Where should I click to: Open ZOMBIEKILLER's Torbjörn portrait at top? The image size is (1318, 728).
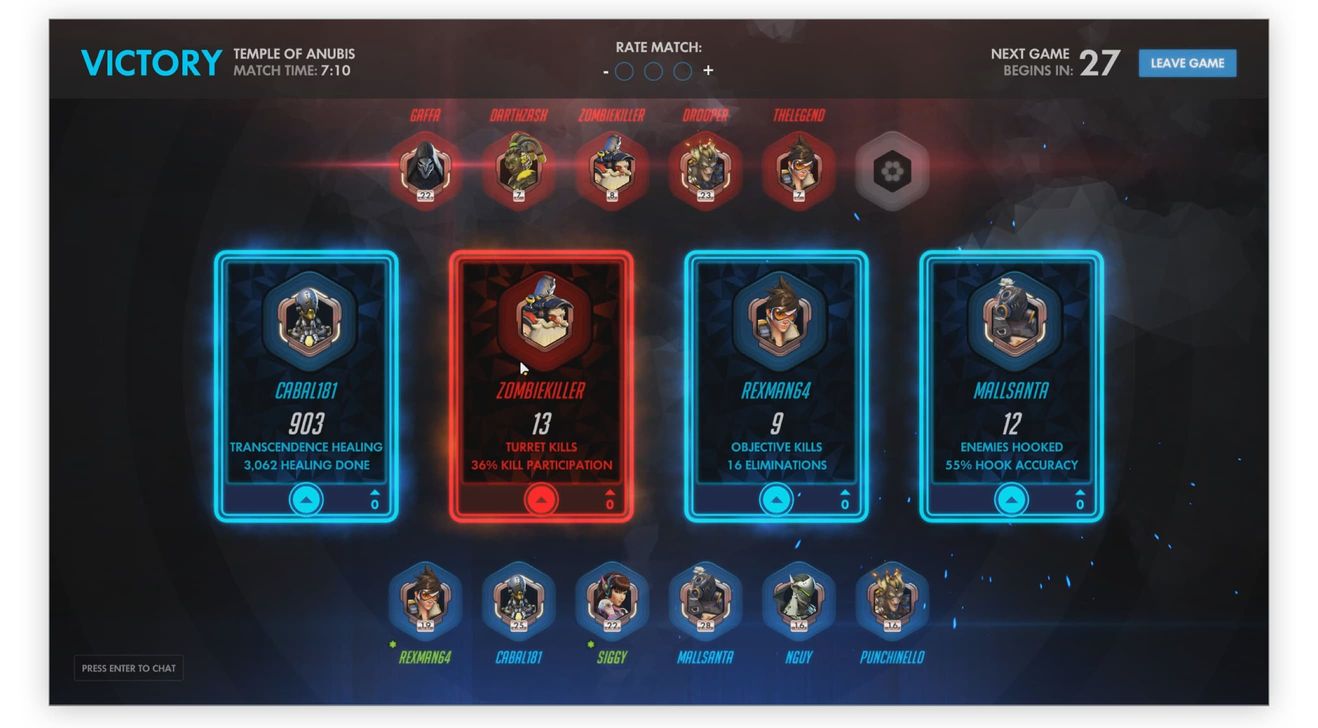(612, 168)
